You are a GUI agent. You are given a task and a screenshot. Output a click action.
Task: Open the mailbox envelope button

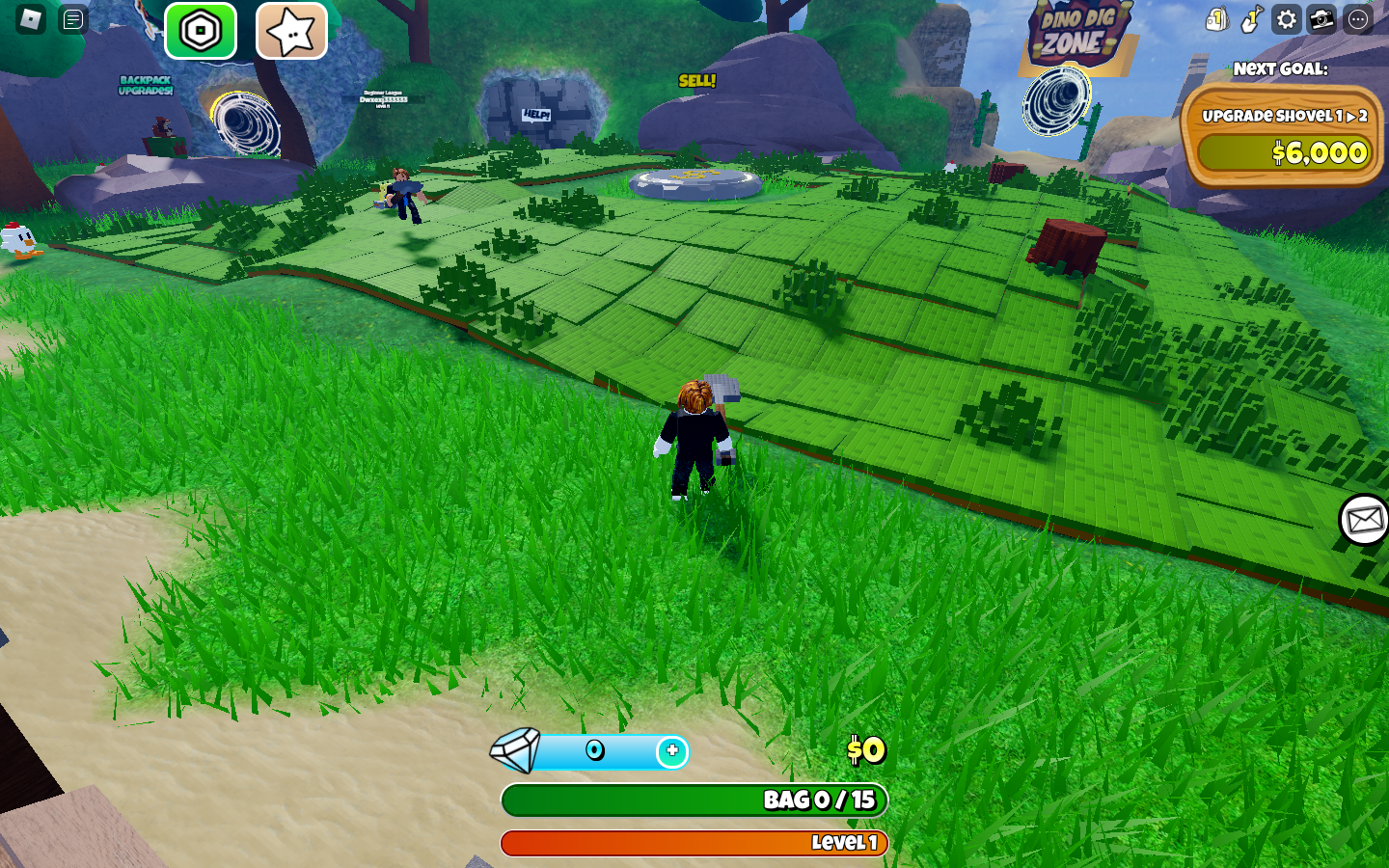1364,520
